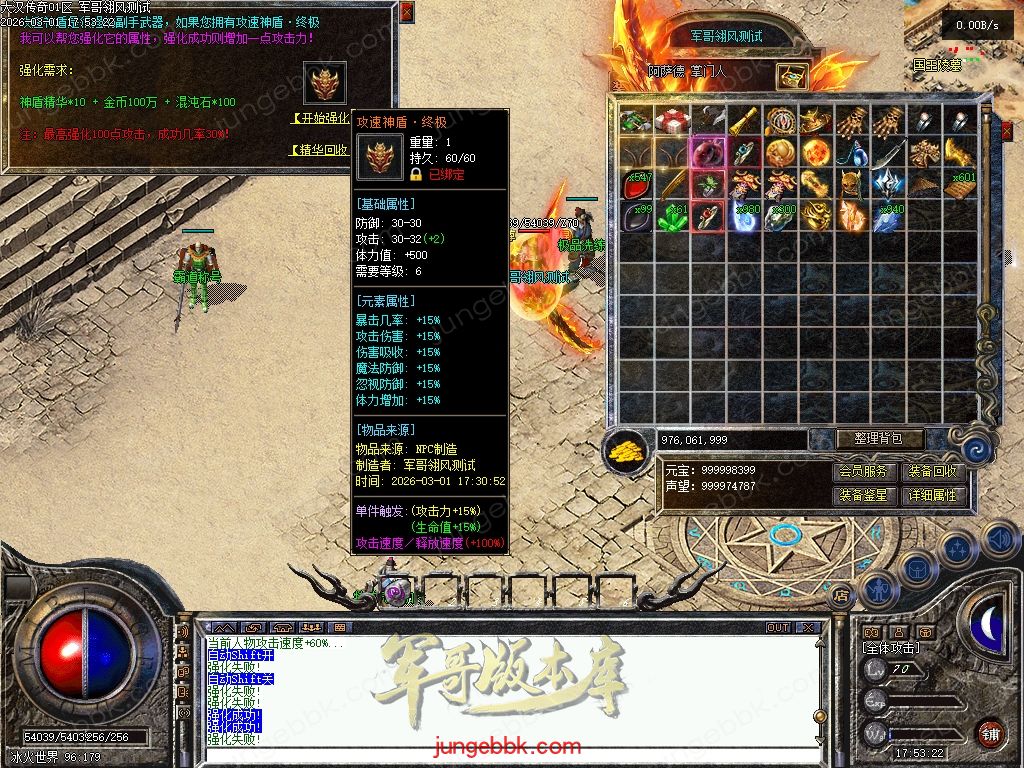The height and width of the screenshot is (768, 1024).
Task: Open 装备鉴星 equipment appraisal
Action: [863, 495]
